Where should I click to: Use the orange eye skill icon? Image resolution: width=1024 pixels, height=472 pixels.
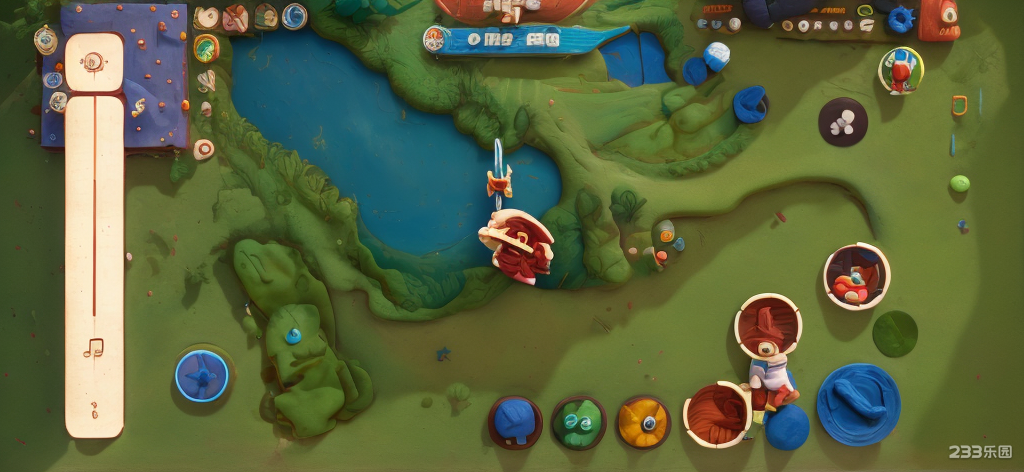click(x=643, y=421)
